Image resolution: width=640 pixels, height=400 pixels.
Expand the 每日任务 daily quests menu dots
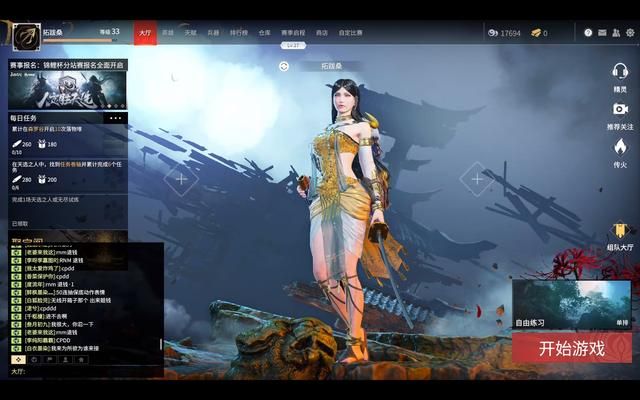pyautogui.click(x=115, y=118)
